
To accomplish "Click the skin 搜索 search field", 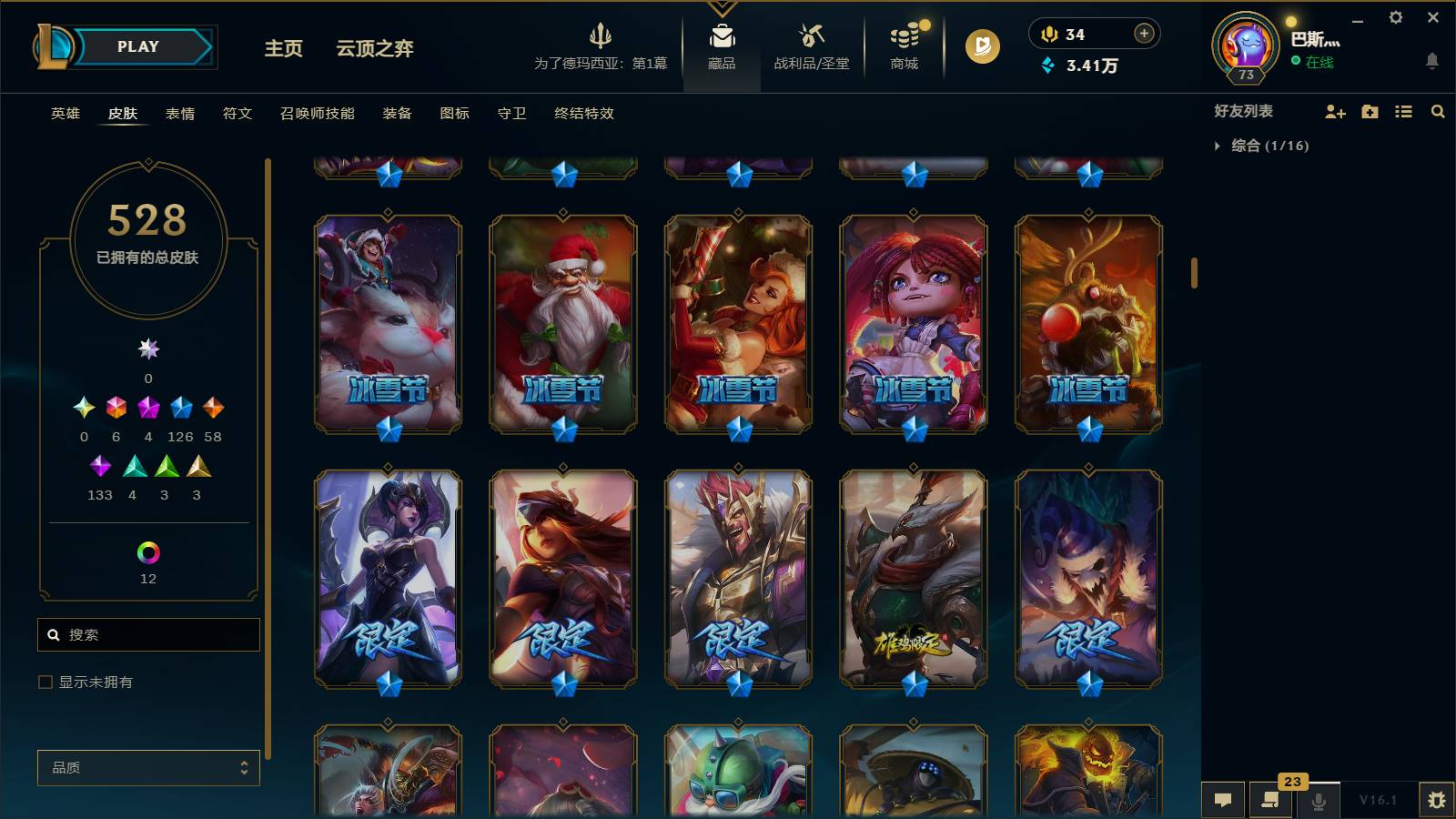I will point(148,634).
